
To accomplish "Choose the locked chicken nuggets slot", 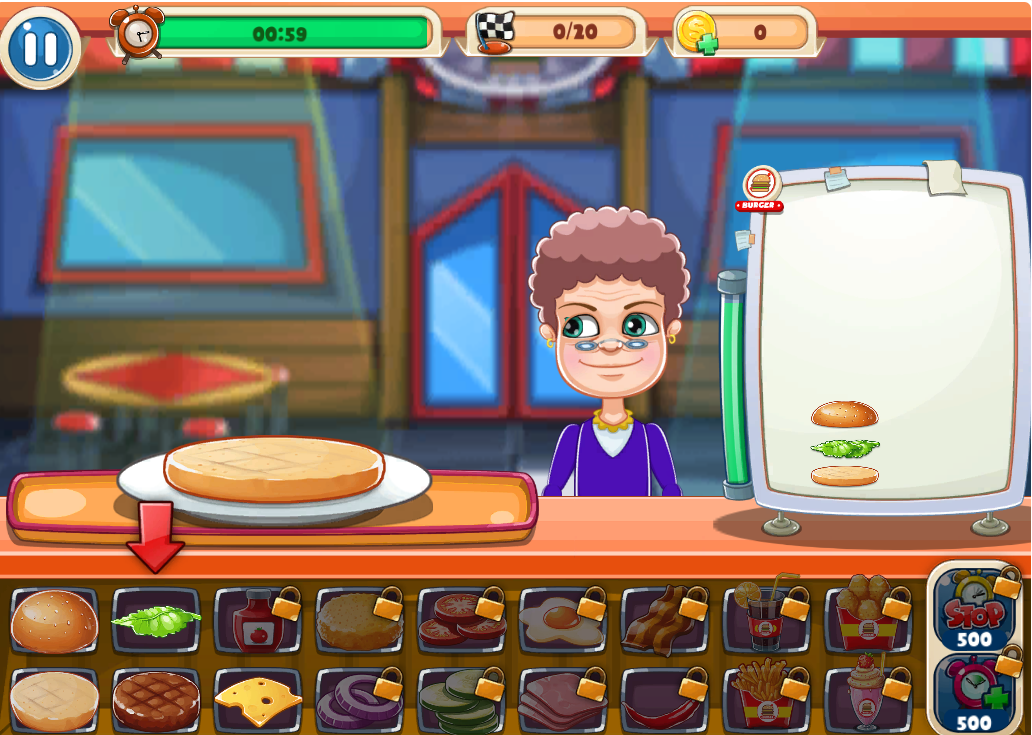I will click(867, 621).
